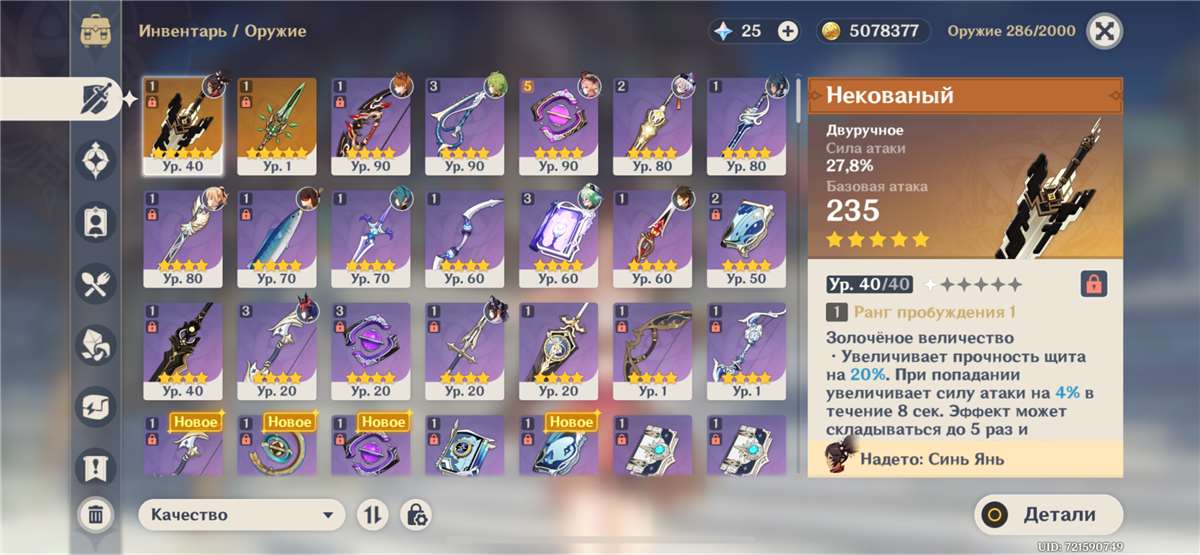
Task: Open the Качество sorting dropdown
Action: tap(241, 515)
